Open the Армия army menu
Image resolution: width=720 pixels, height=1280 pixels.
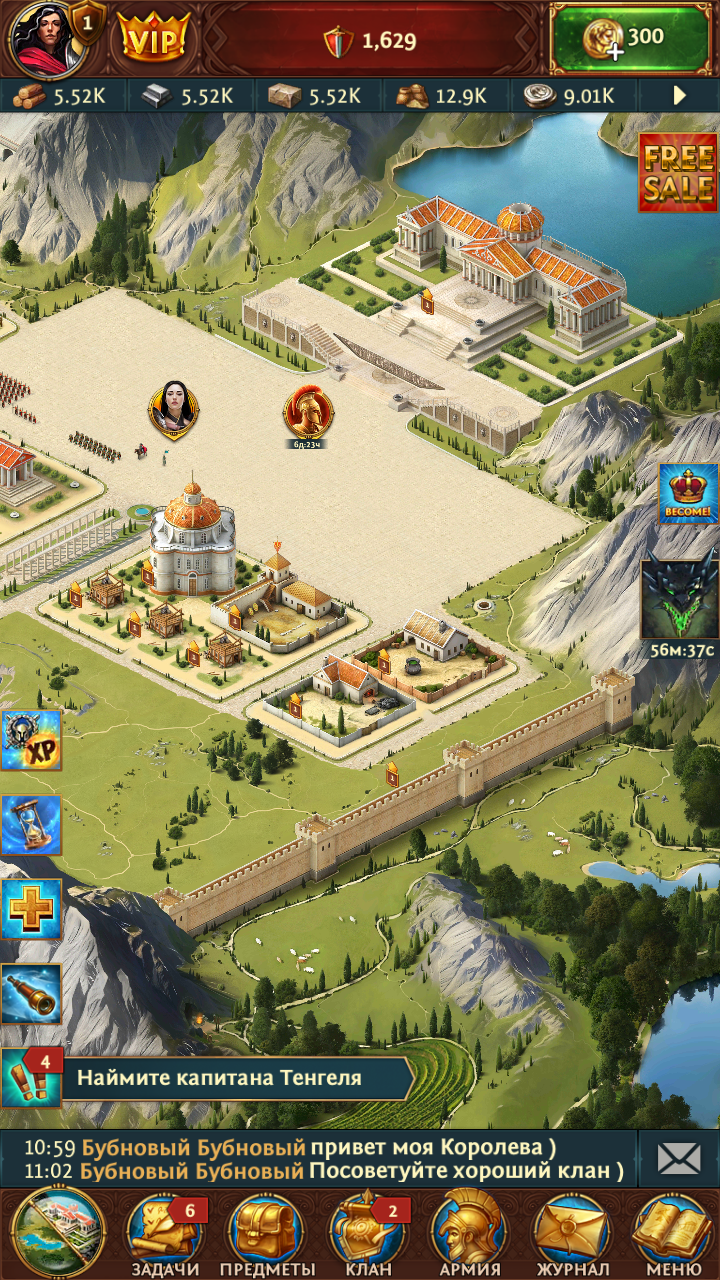tap(469, 1234)
